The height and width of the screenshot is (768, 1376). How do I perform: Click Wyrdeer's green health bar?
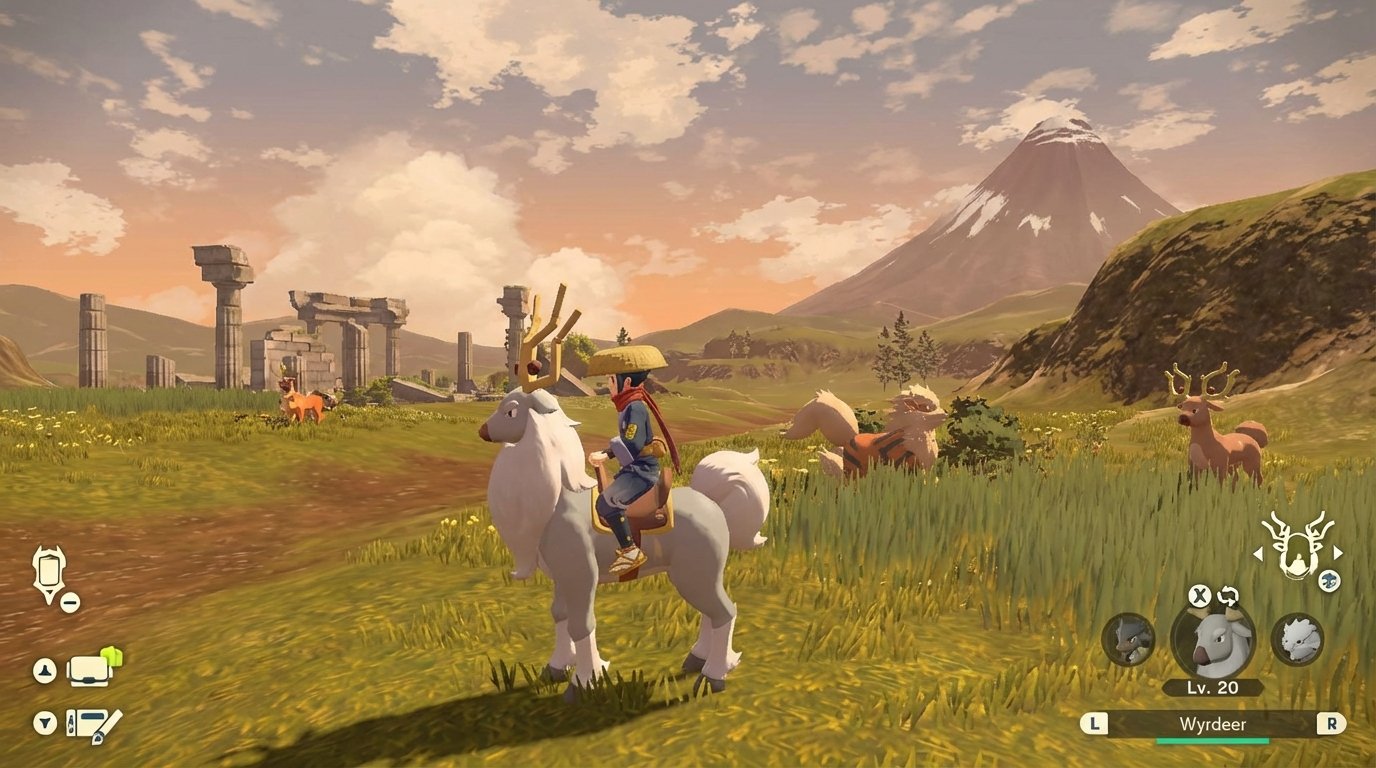[x=1212, y=740]
